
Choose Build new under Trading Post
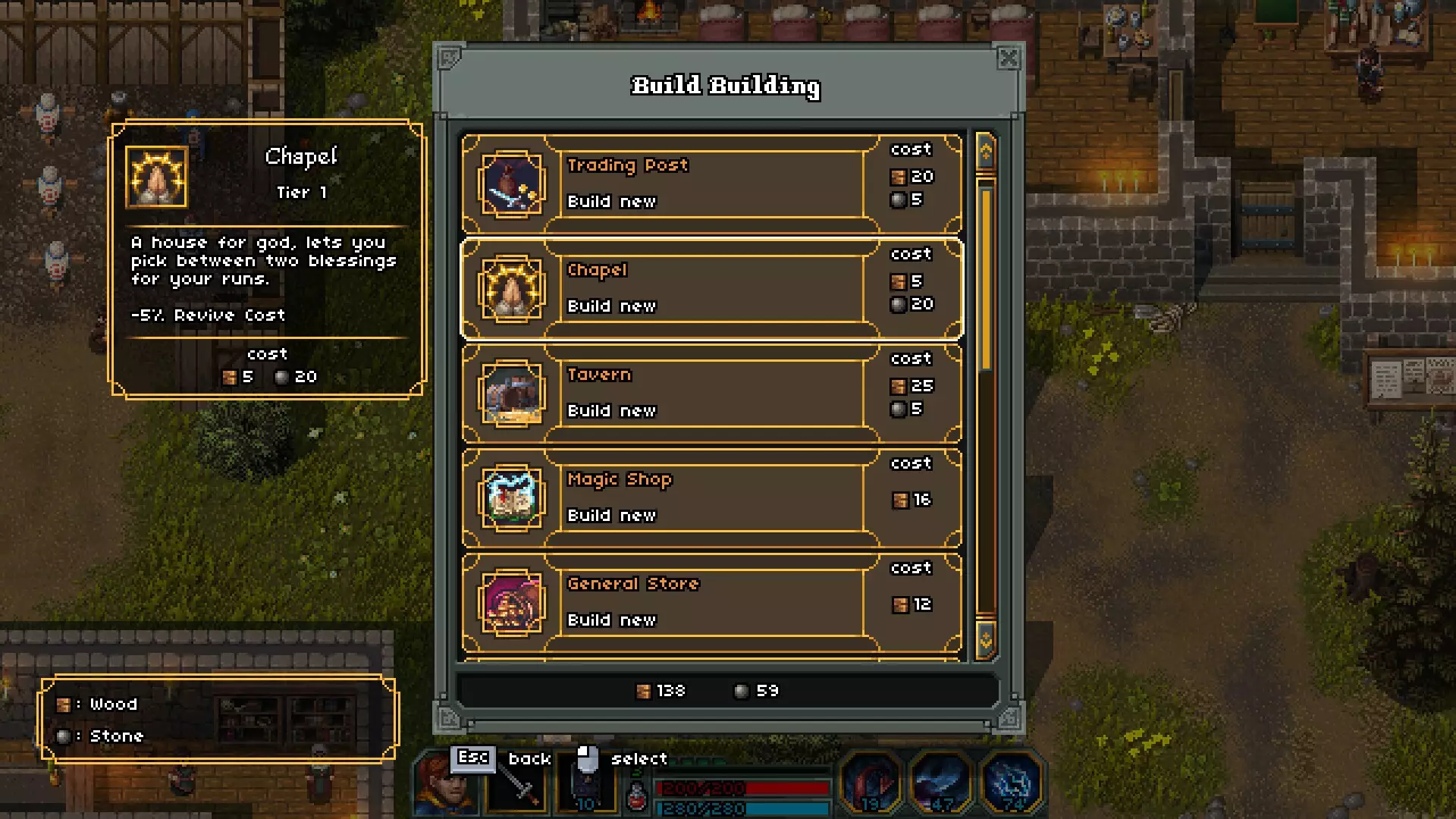point(611,201)
